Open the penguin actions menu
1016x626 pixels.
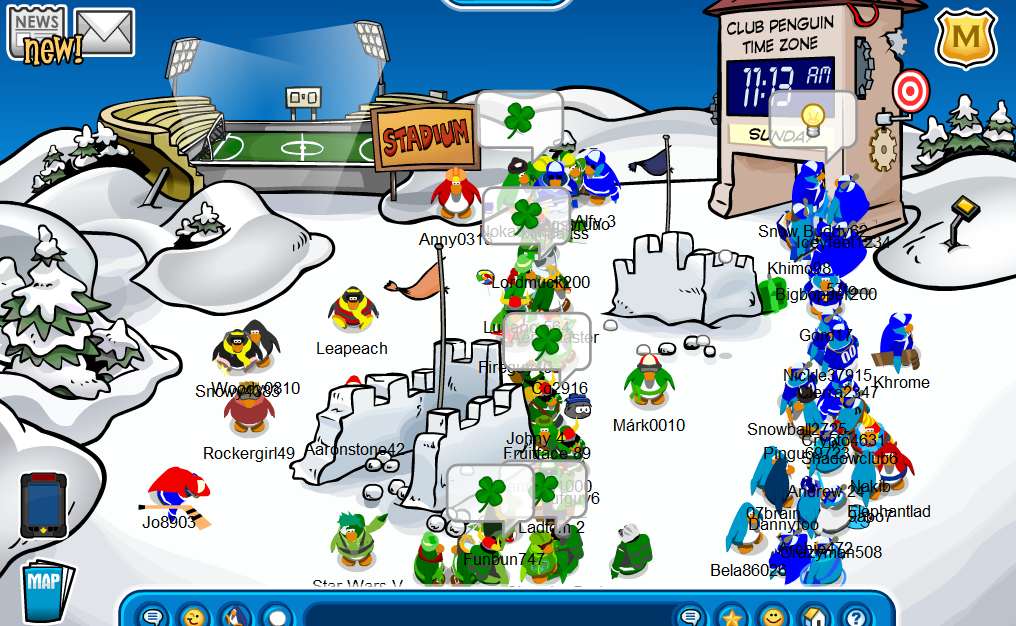234,616
